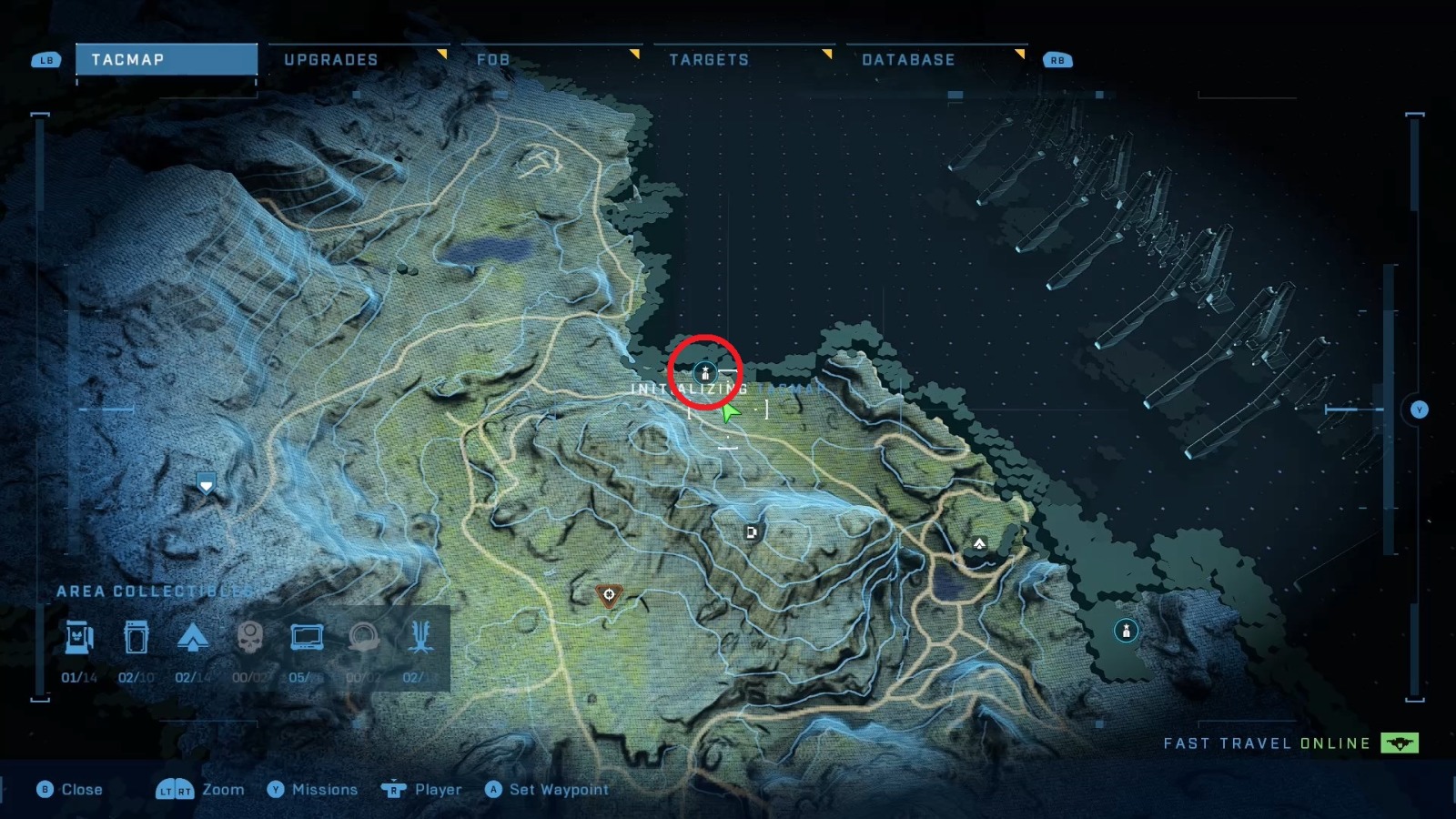Image resolution: width=1456 pixels, height=819 pixels.
Task: Select the TARGETS tab
Action: point(710,59)
